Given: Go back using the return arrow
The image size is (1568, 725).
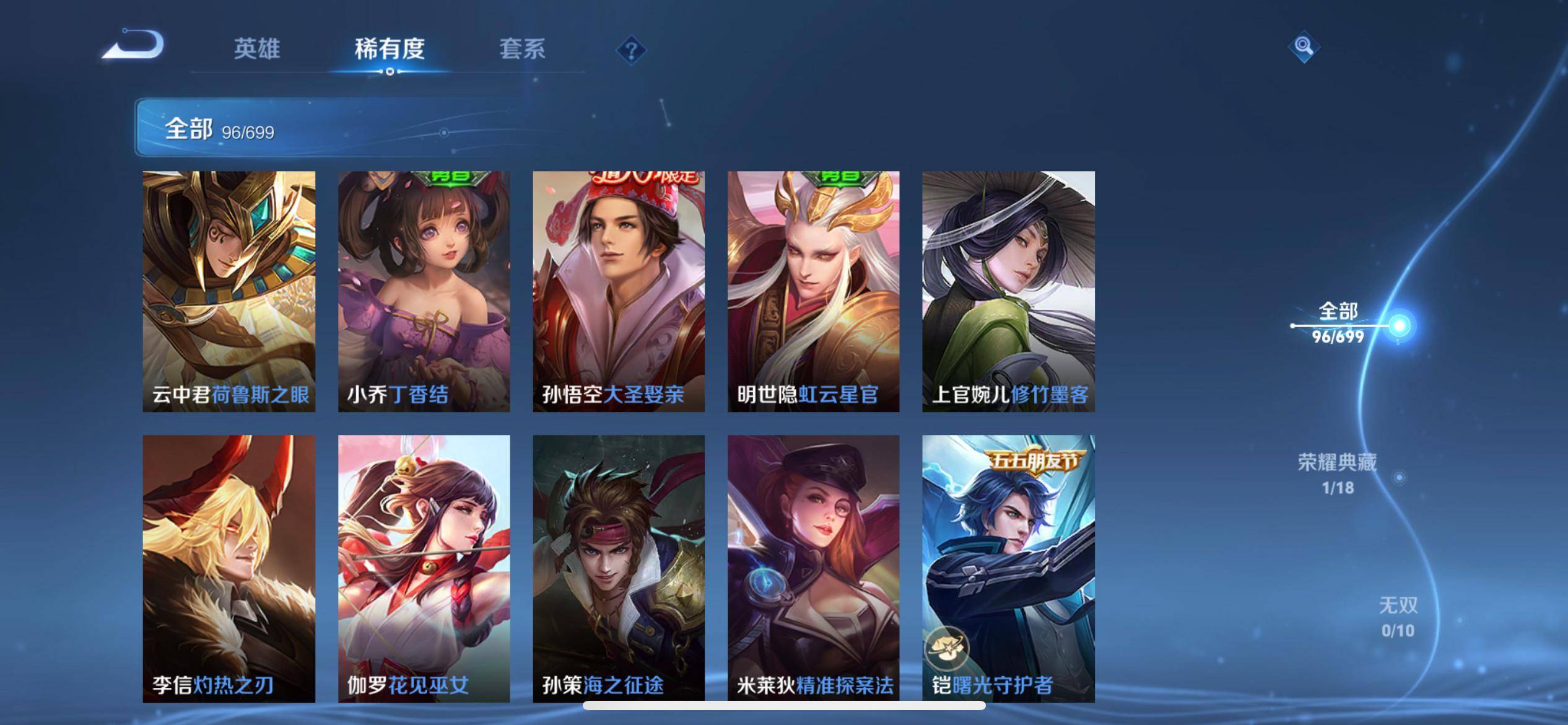Looking at the screenshot, I should [134, 46].
